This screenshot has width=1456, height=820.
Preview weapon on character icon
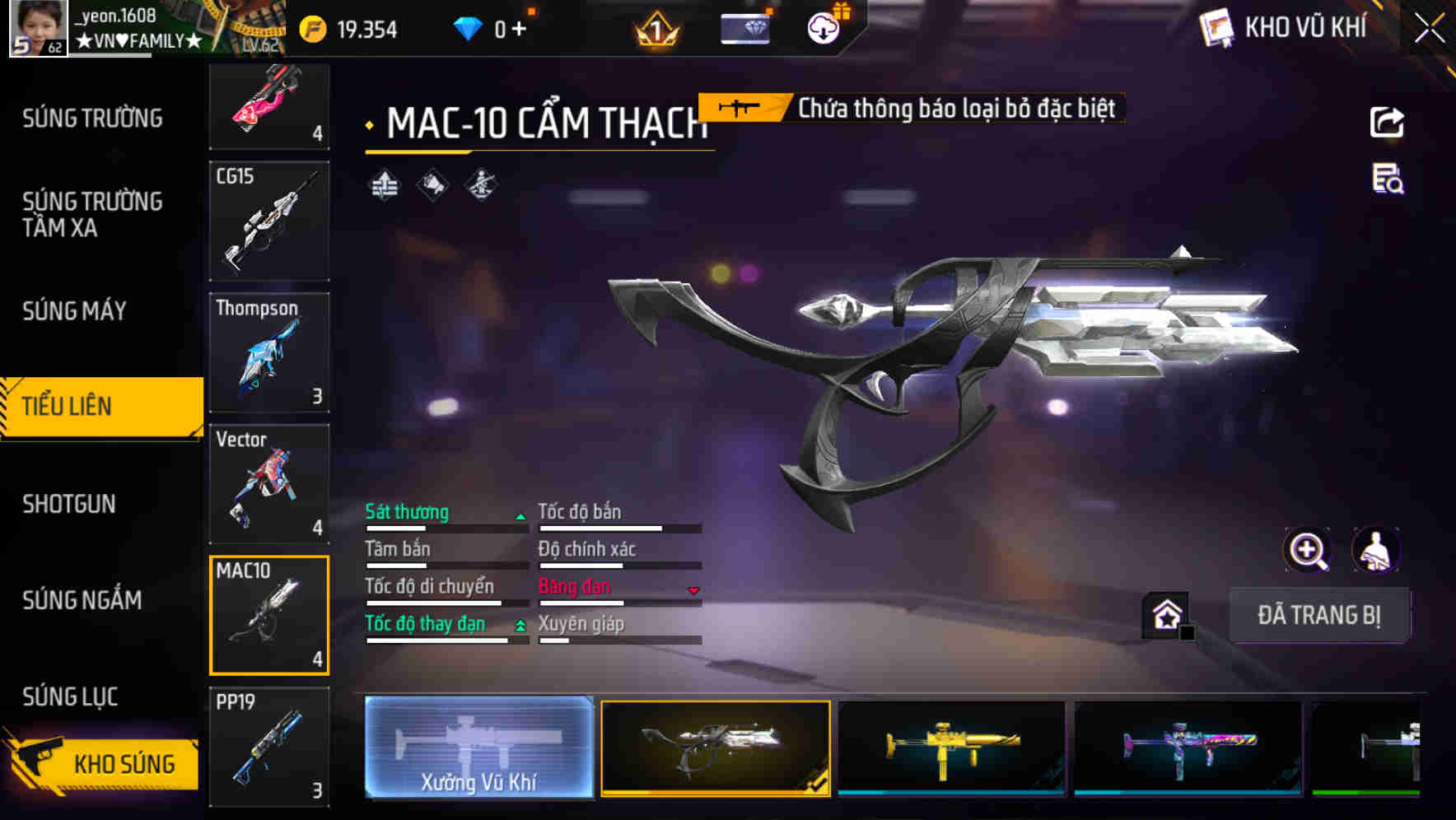click(1375, 550)
